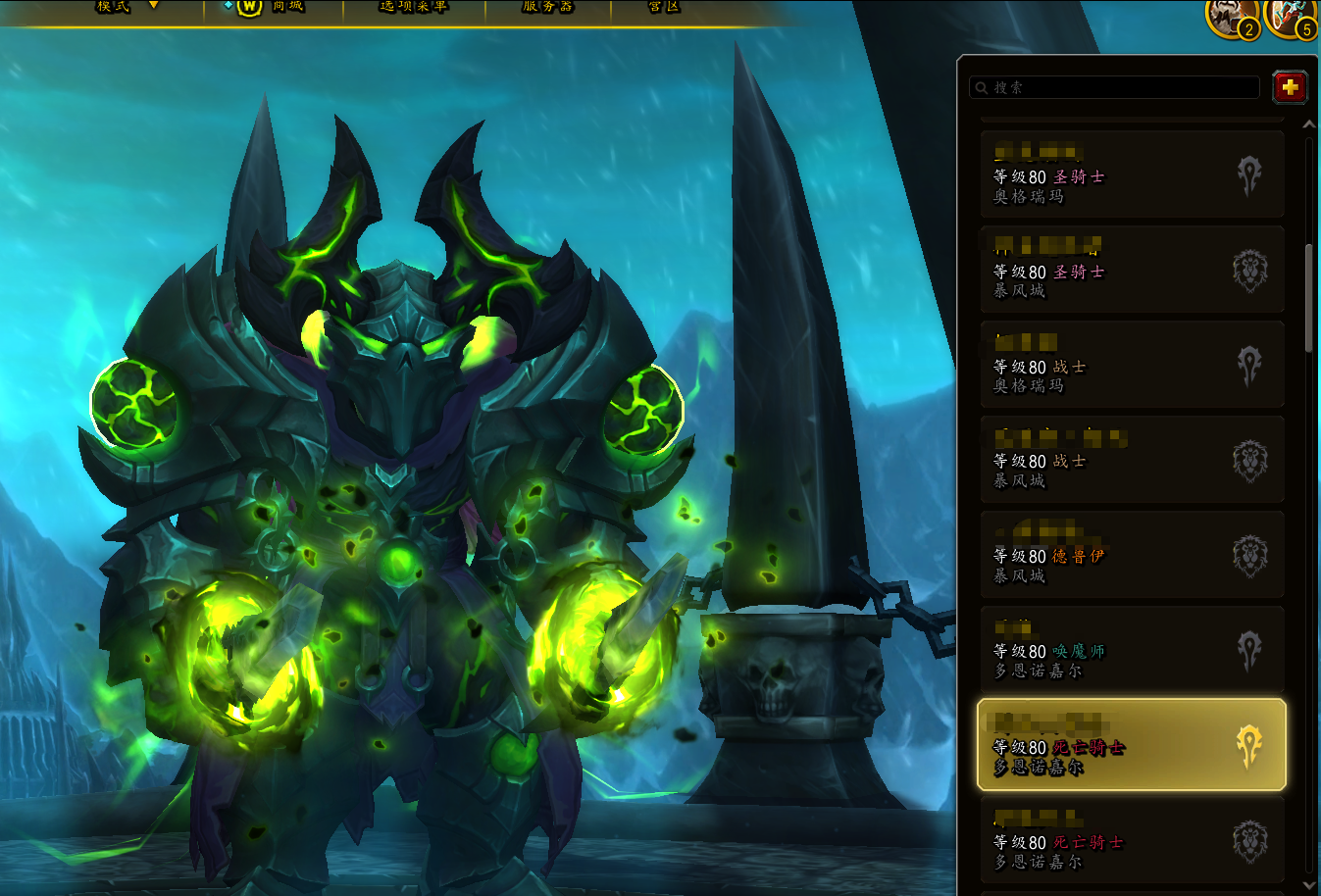Viewport: 1321px width, 896px height.
Task: Click the running-figure icon with badge 5
Action: (x=1291, y=15)
